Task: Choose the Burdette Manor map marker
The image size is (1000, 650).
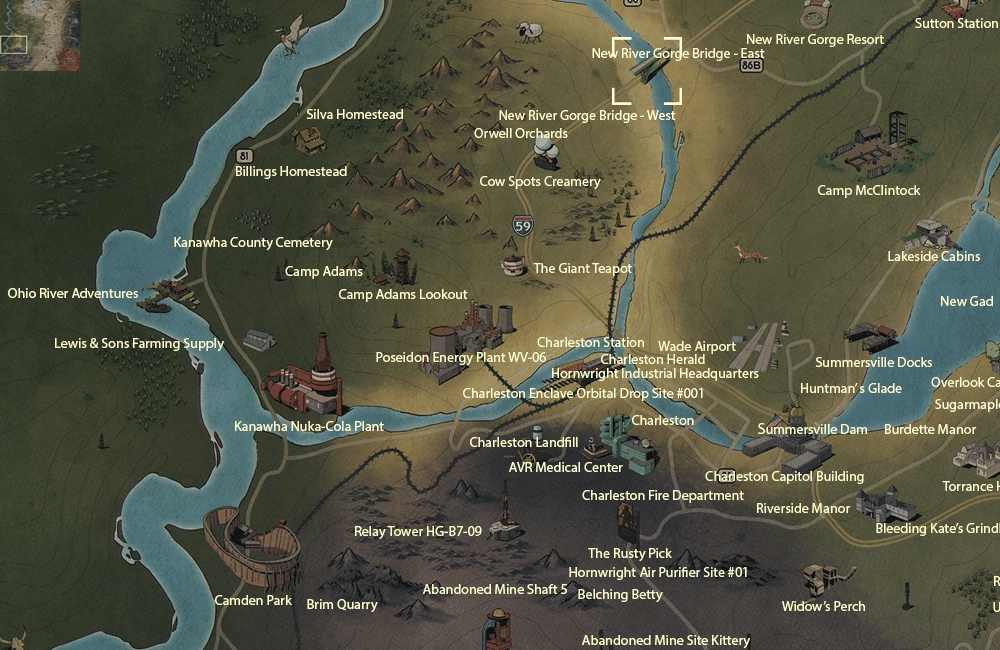Action: coord(968,456)
